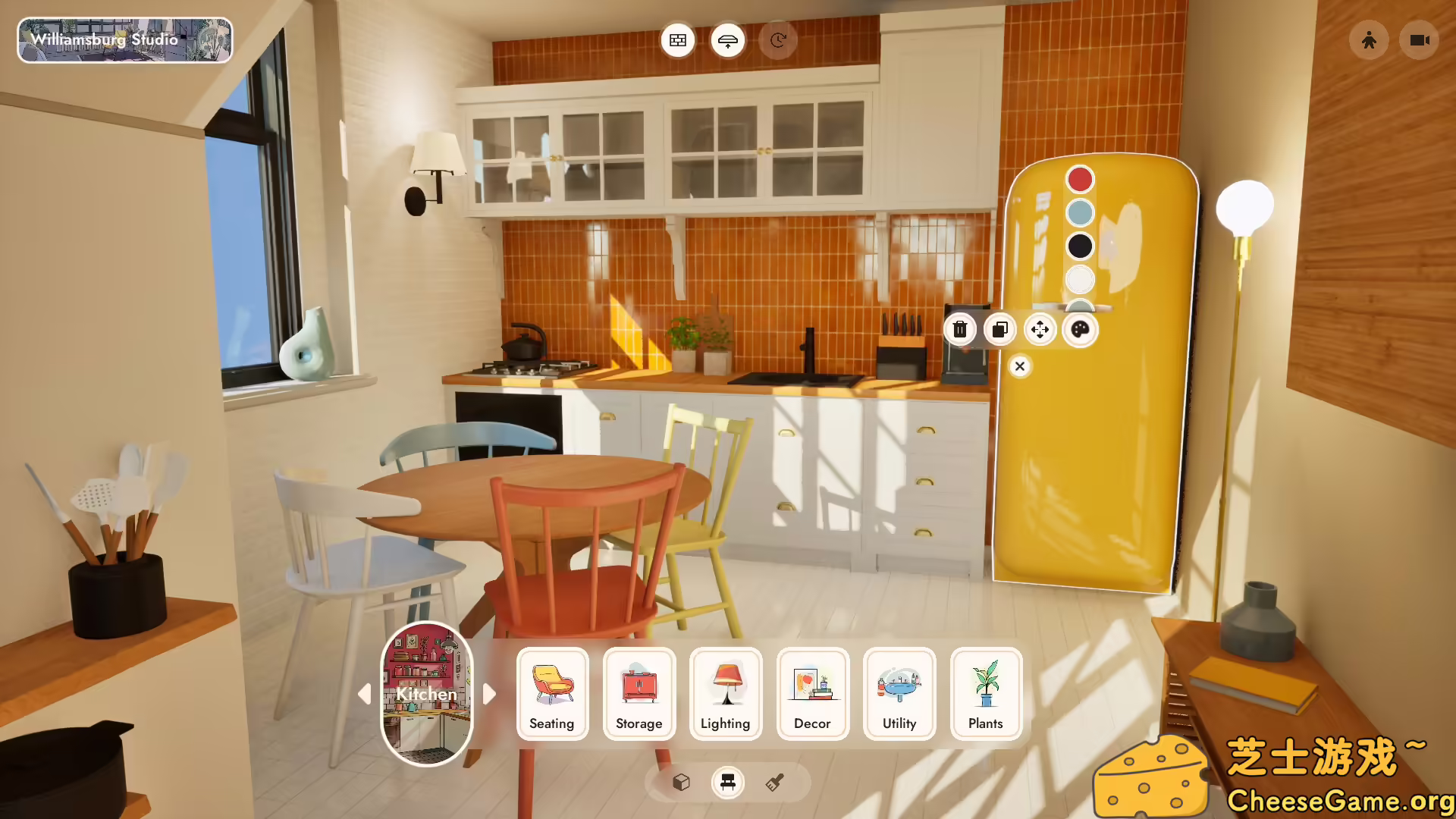The width and height of the screenshot is (1456, 819).
Task: Toggle the camera recording mode
Action: click(x=1418, y=40)
